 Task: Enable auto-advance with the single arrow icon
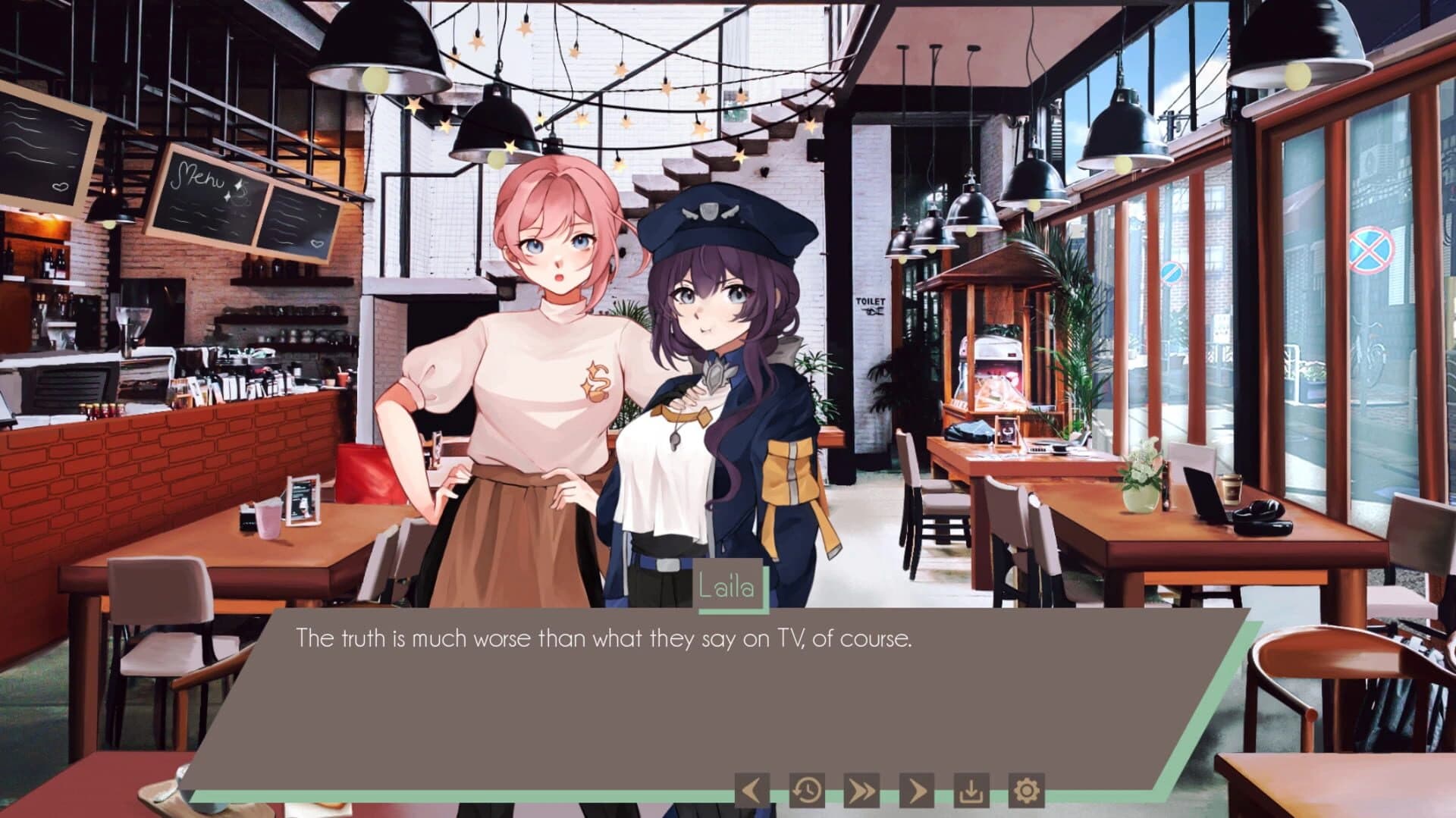tap(915, 790)
